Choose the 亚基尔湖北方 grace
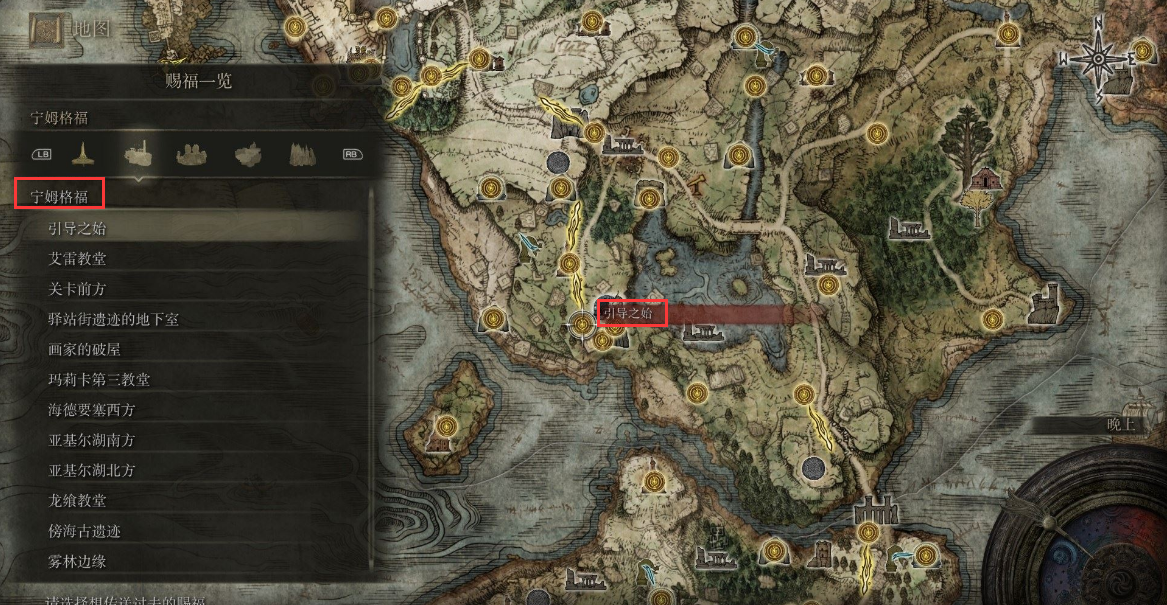1167x605 pixels. point(92,470)
